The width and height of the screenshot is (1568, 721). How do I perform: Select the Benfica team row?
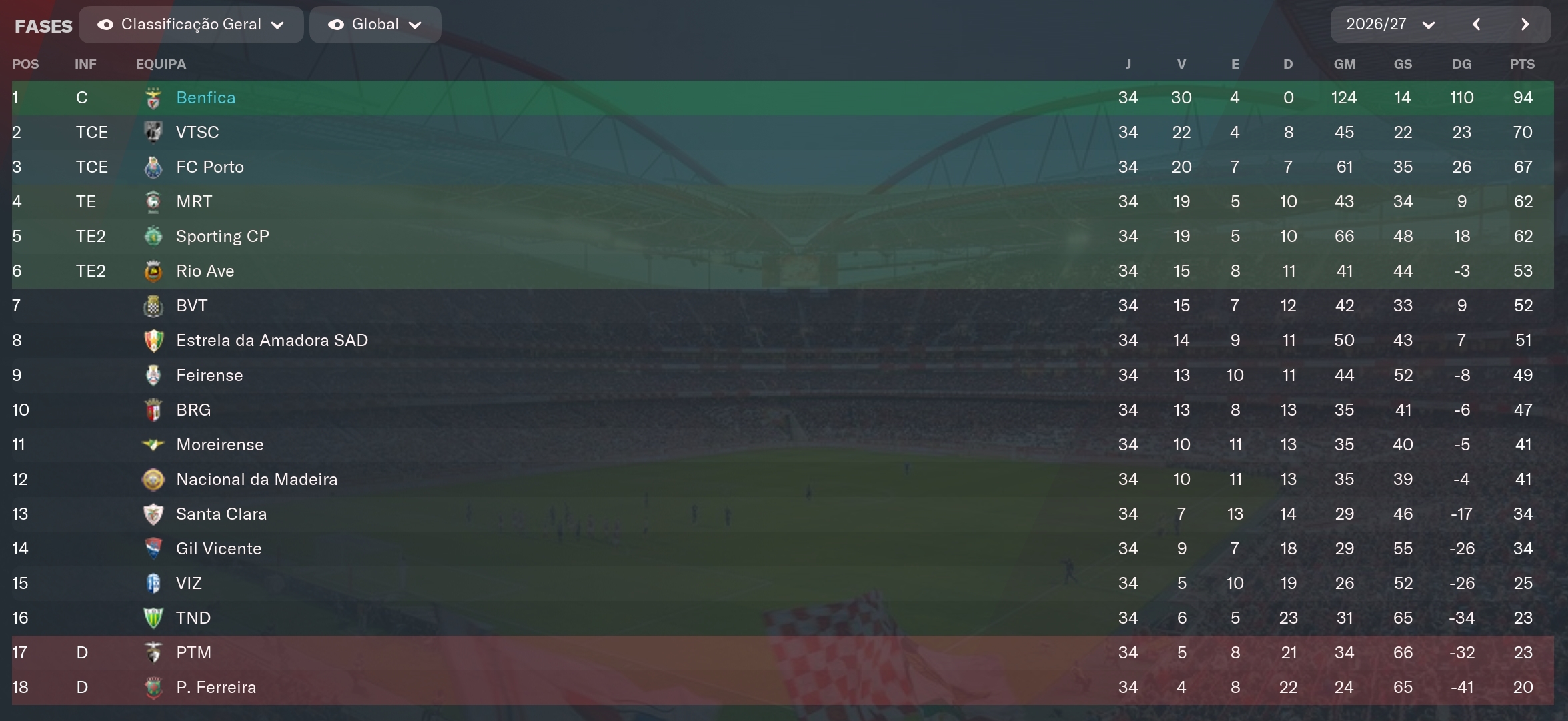coord(205,98)
